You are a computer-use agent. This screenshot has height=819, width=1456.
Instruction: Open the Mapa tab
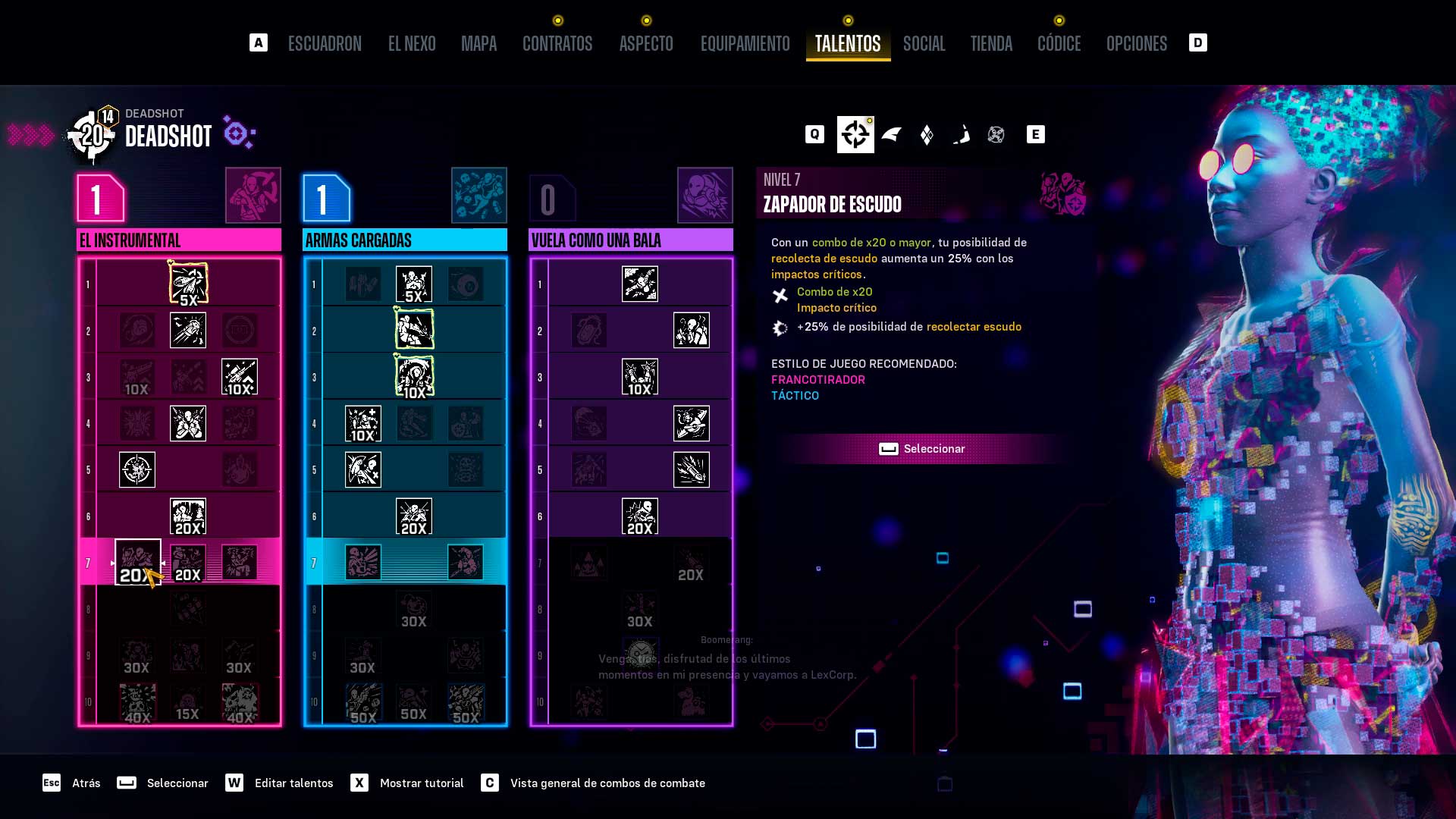pyautogui.click(x=479, y=44)
